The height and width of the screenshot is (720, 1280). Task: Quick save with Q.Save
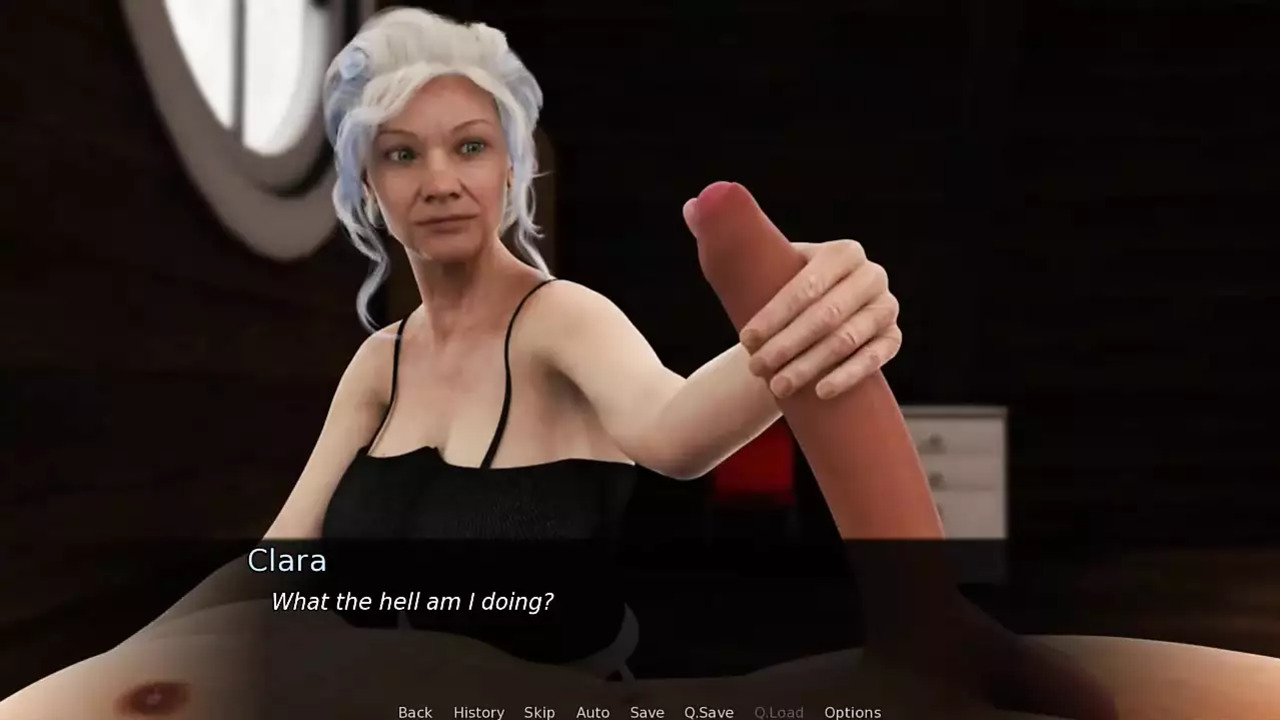(708, 712)
